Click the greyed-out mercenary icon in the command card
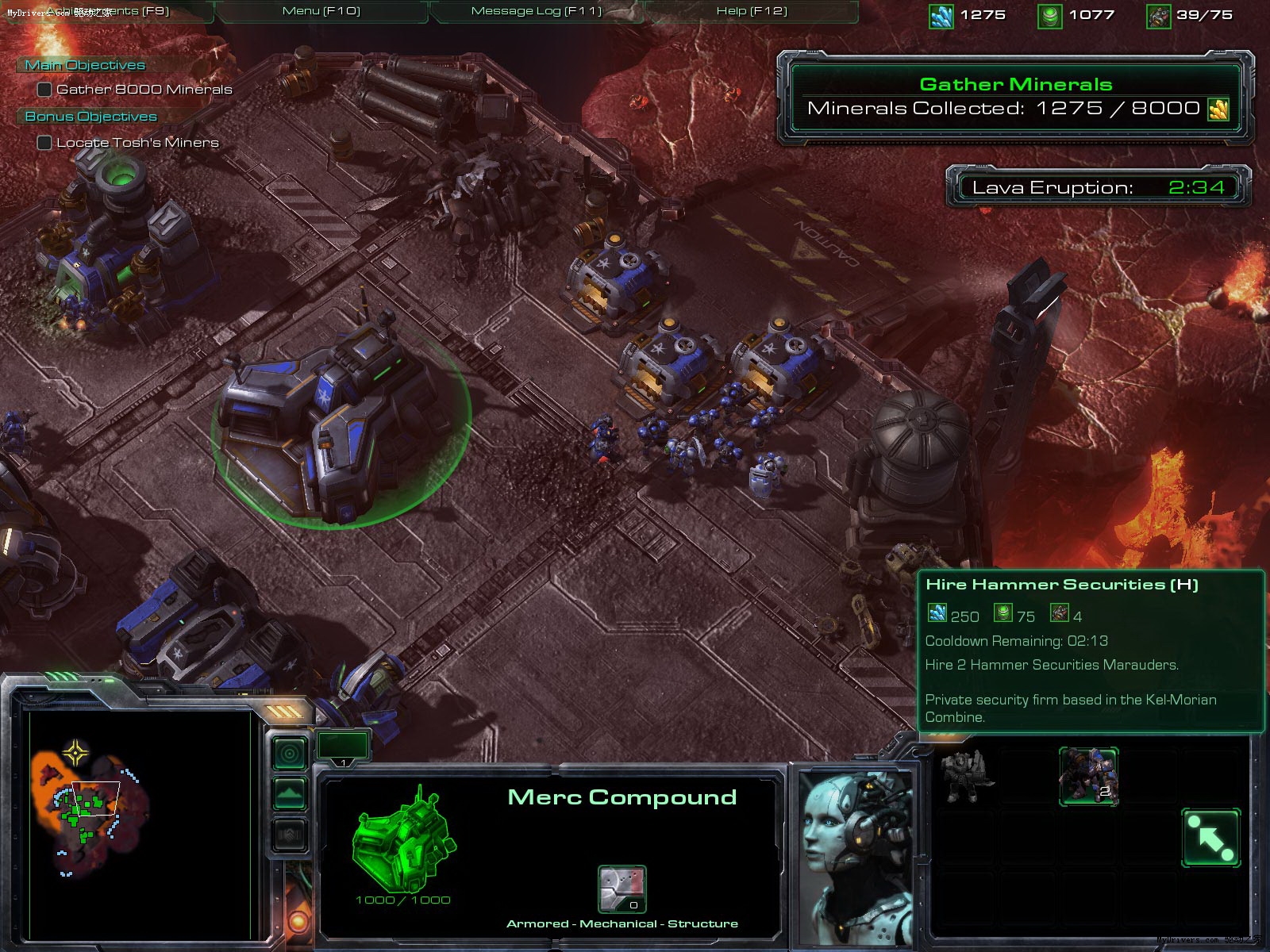Image resolution: width=1270 pixels, height=952 pixels. 965,775
